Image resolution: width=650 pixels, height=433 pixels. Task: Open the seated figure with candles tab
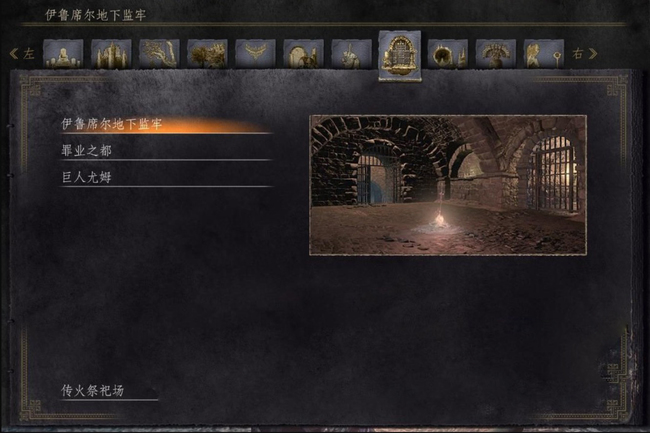[63, 54]
